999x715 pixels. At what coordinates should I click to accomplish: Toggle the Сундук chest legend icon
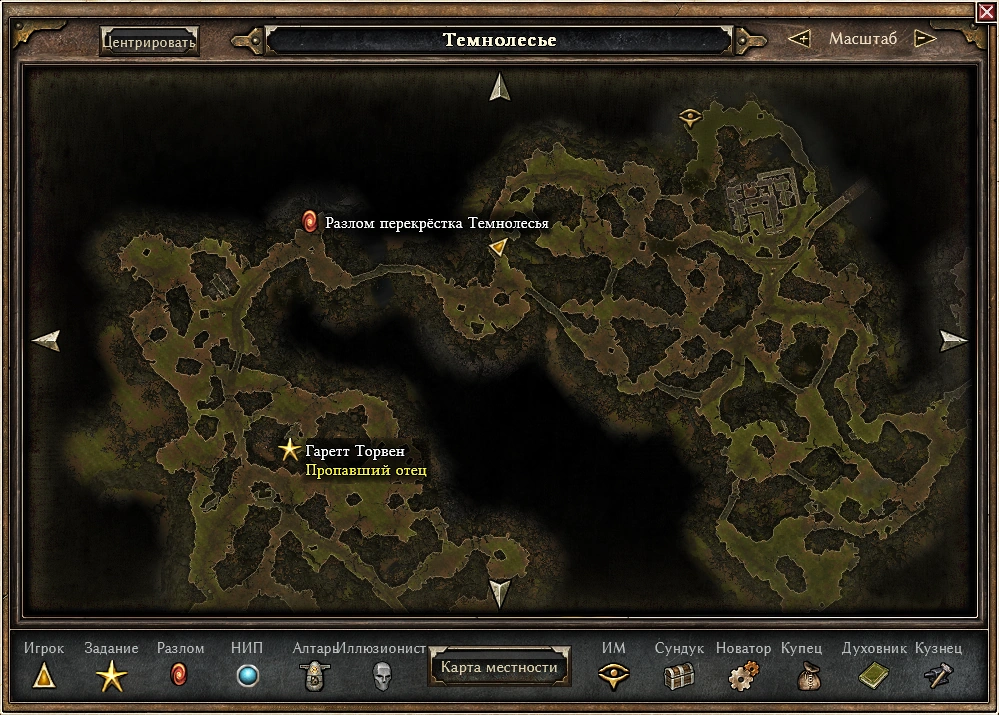[x=680, y=676]
